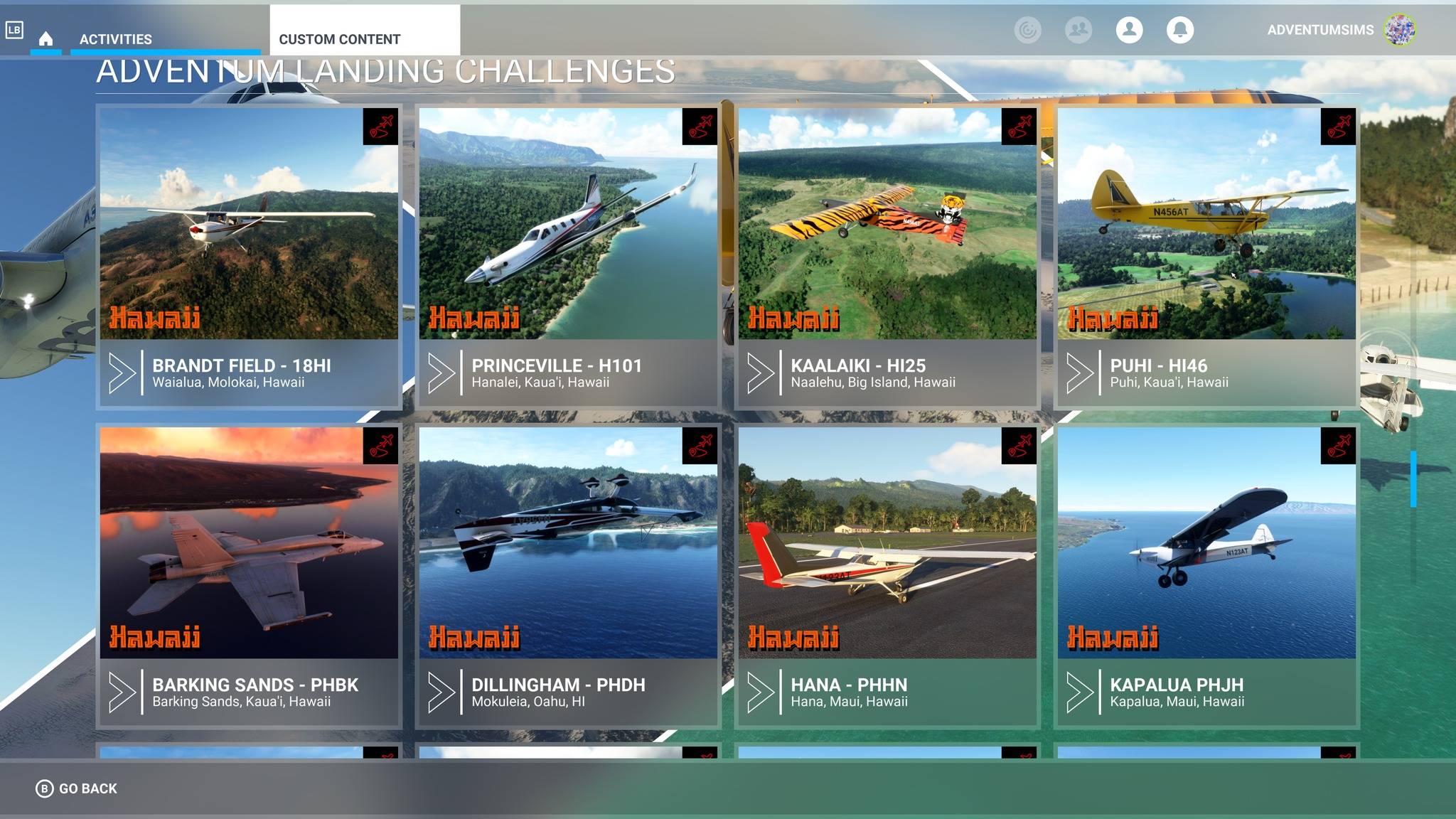Click the red plane icon on Barking Sands card

(x=379, y=446)
